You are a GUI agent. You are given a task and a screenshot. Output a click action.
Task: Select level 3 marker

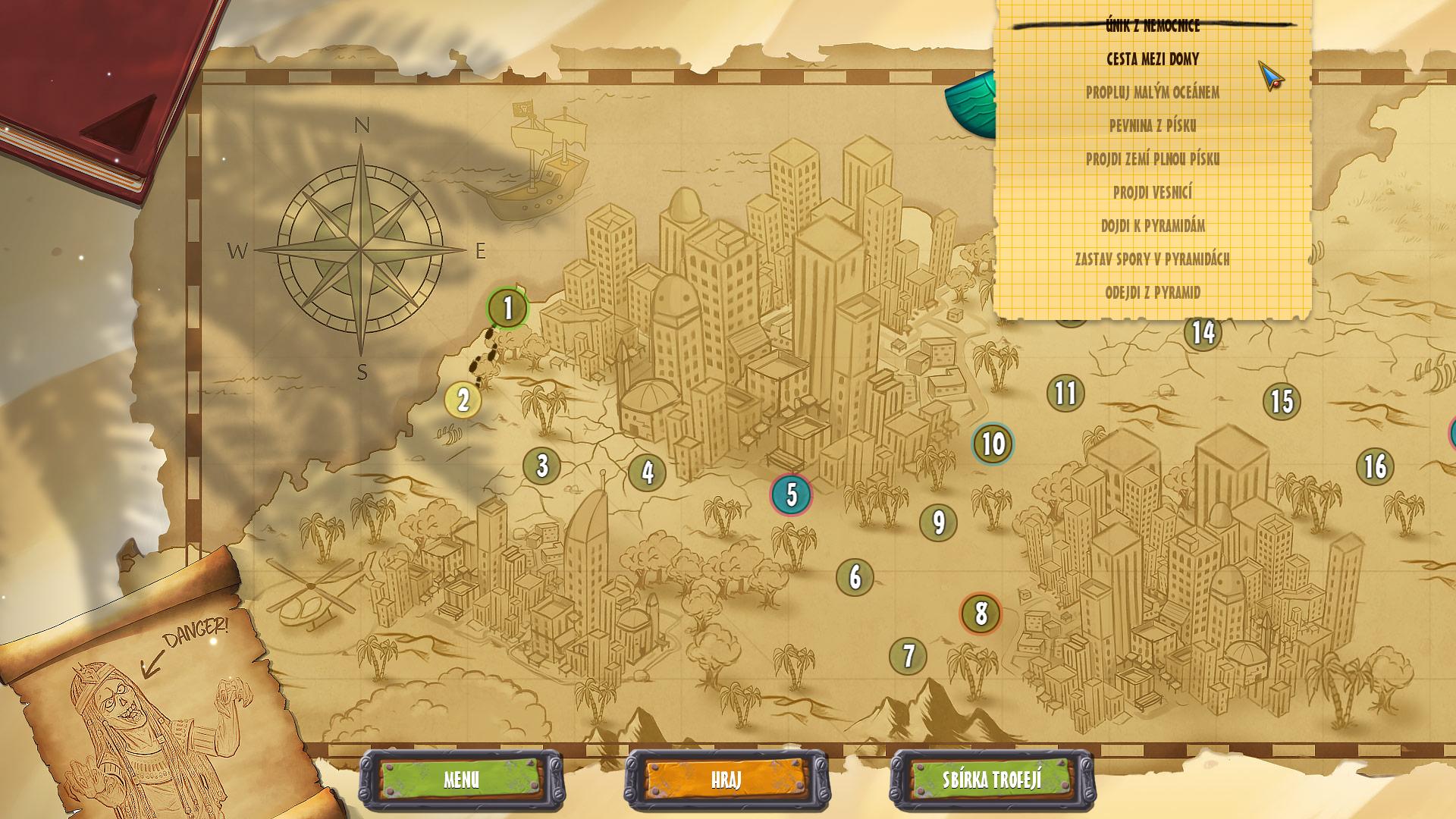[541, 466]
